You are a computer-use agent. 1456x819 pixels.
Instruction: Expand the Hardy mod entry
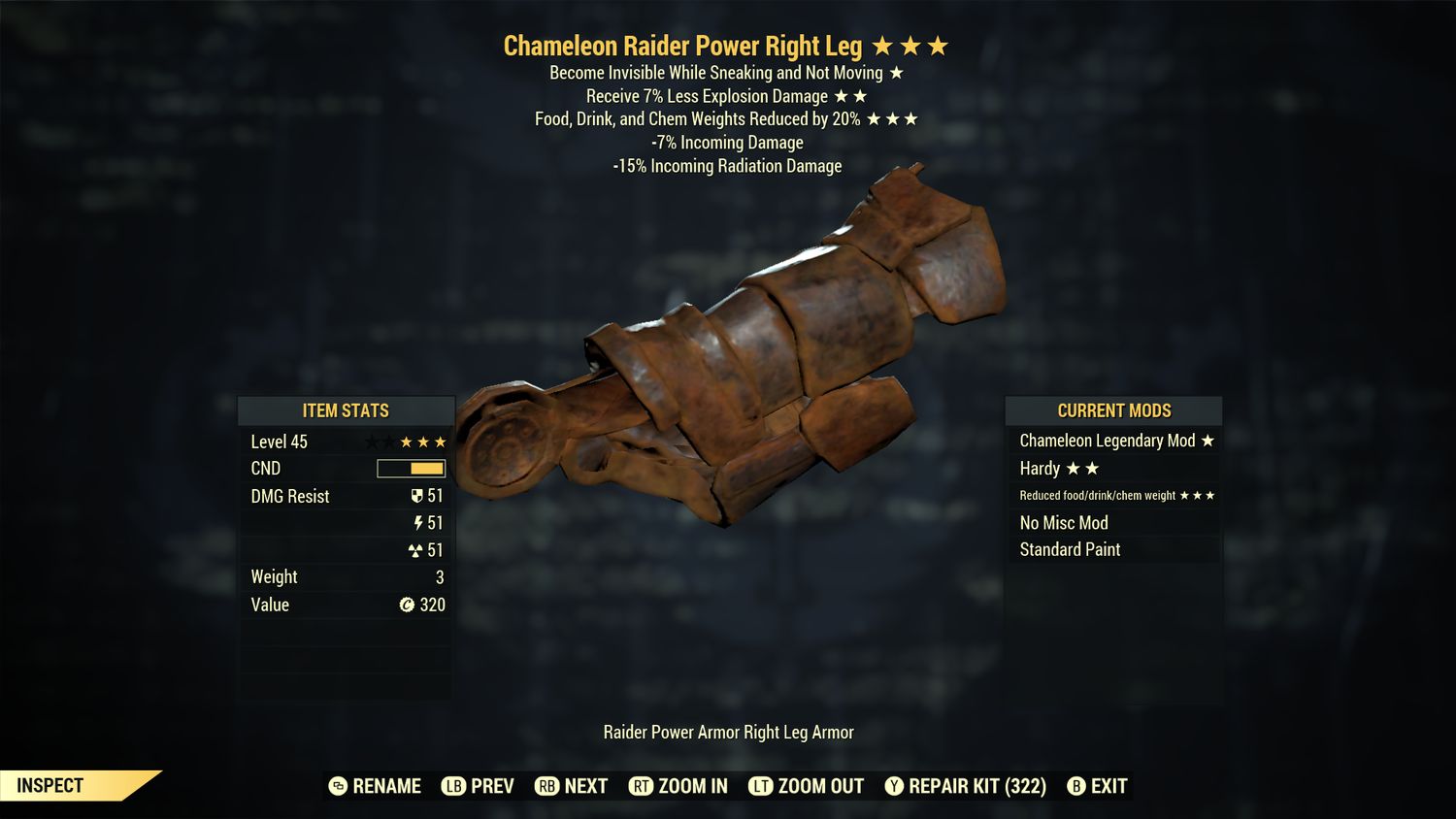click(1042, 468)
